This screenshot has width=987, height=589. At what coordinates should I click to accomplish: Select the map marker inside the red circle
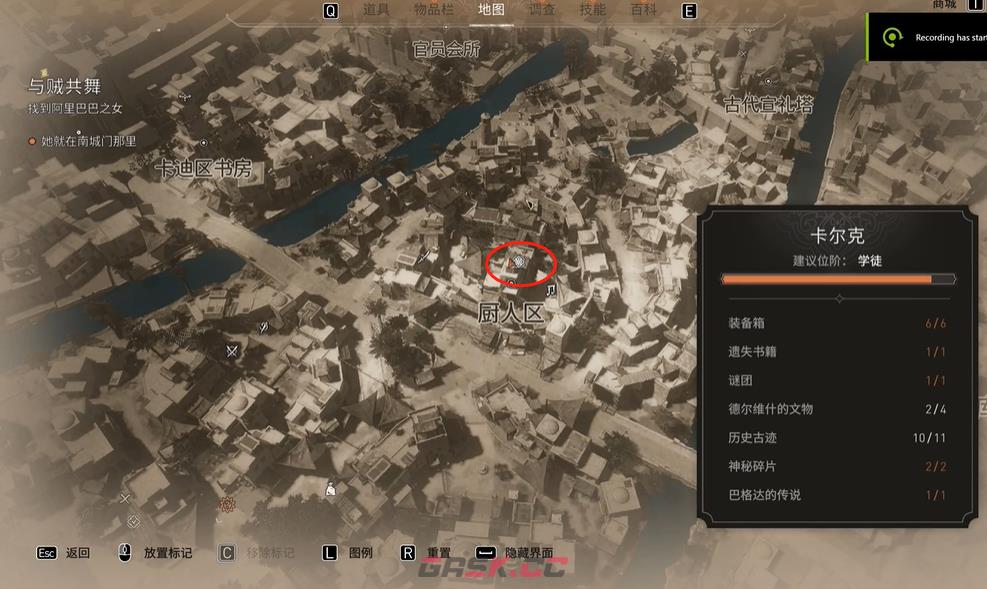519,263
